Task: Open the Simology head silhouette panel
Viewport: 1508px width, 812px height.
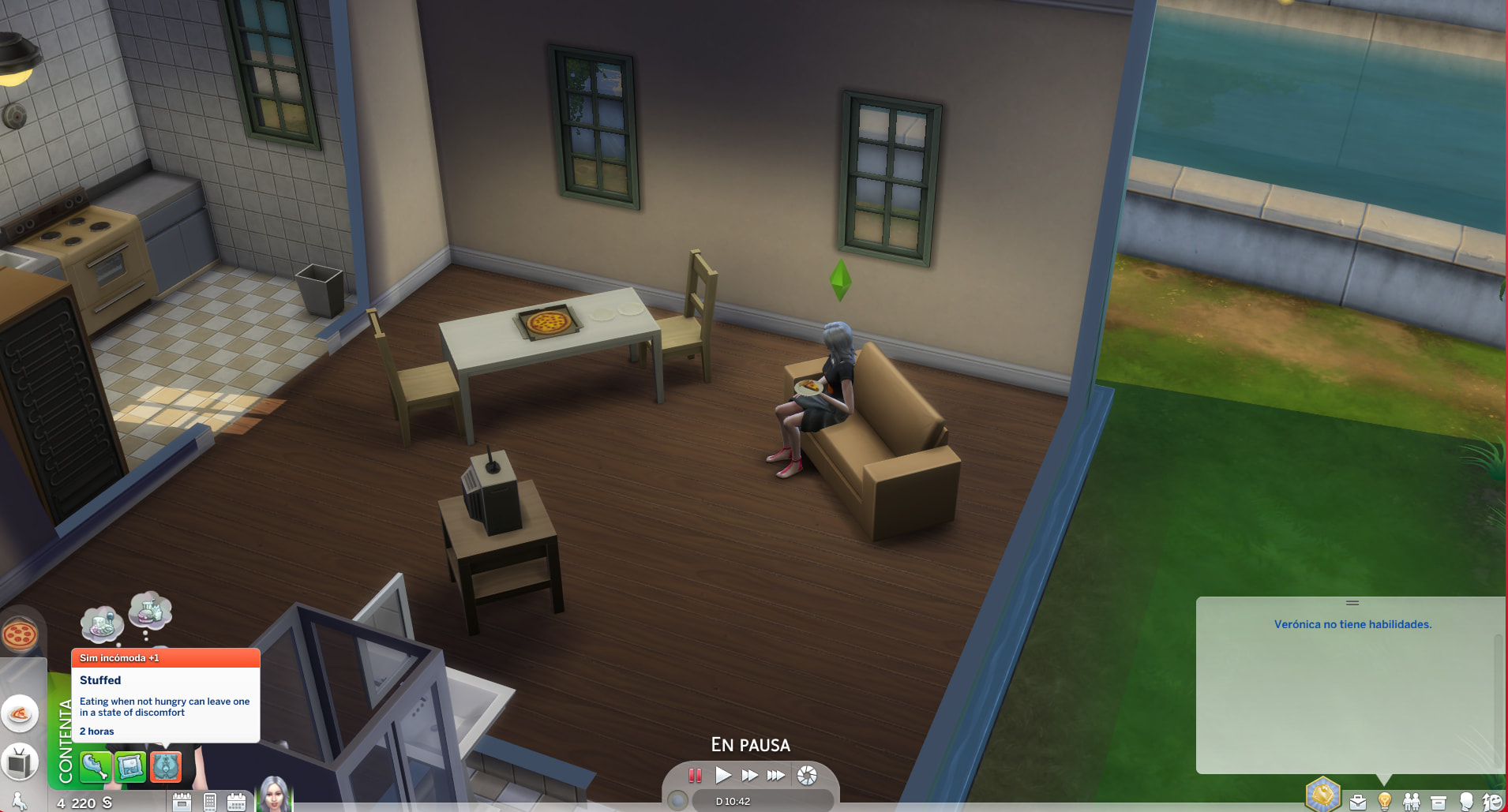Action: tap(1466, 801)
